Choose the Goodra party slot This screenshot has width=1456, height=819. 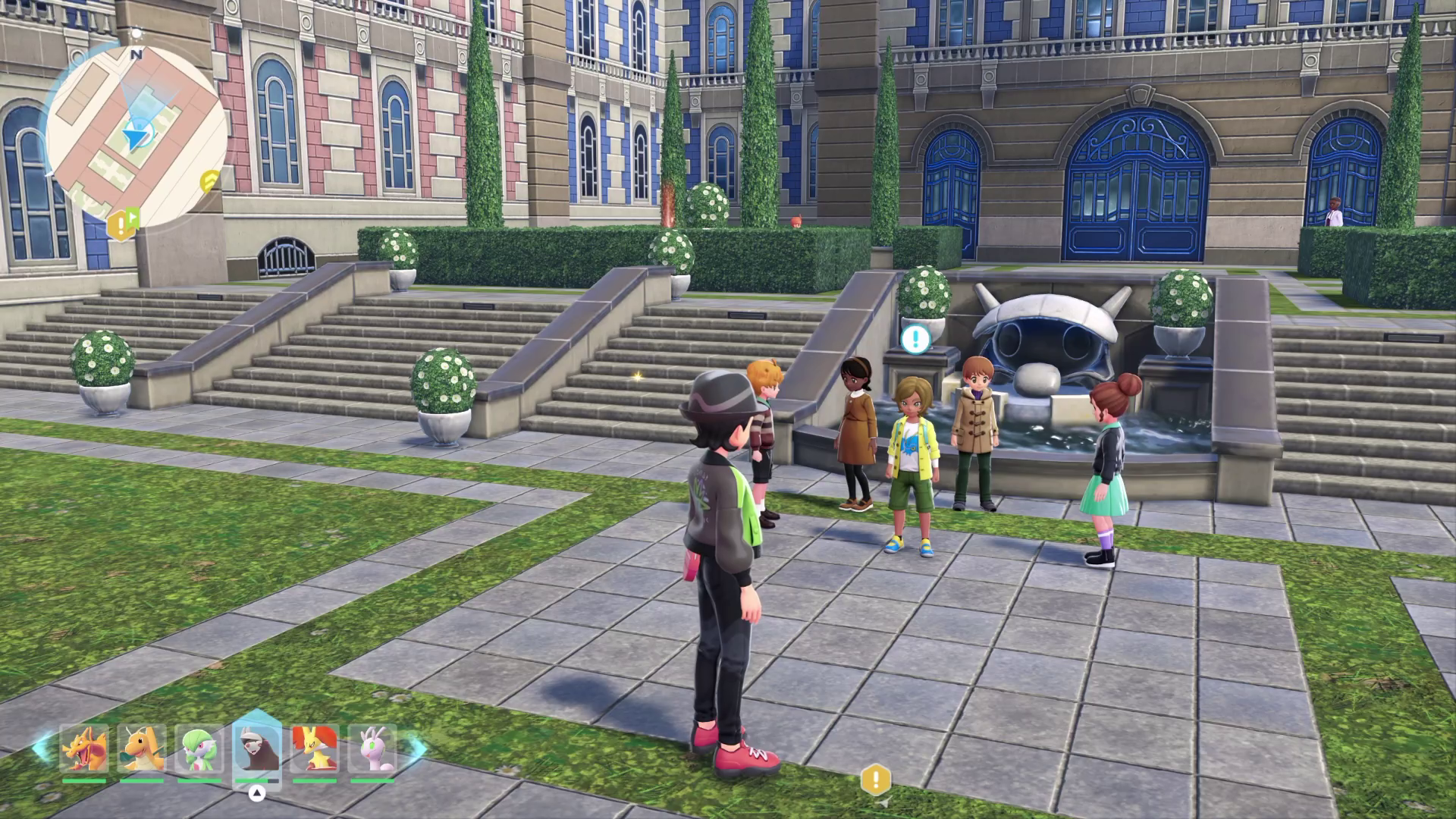tap(372, 749)
